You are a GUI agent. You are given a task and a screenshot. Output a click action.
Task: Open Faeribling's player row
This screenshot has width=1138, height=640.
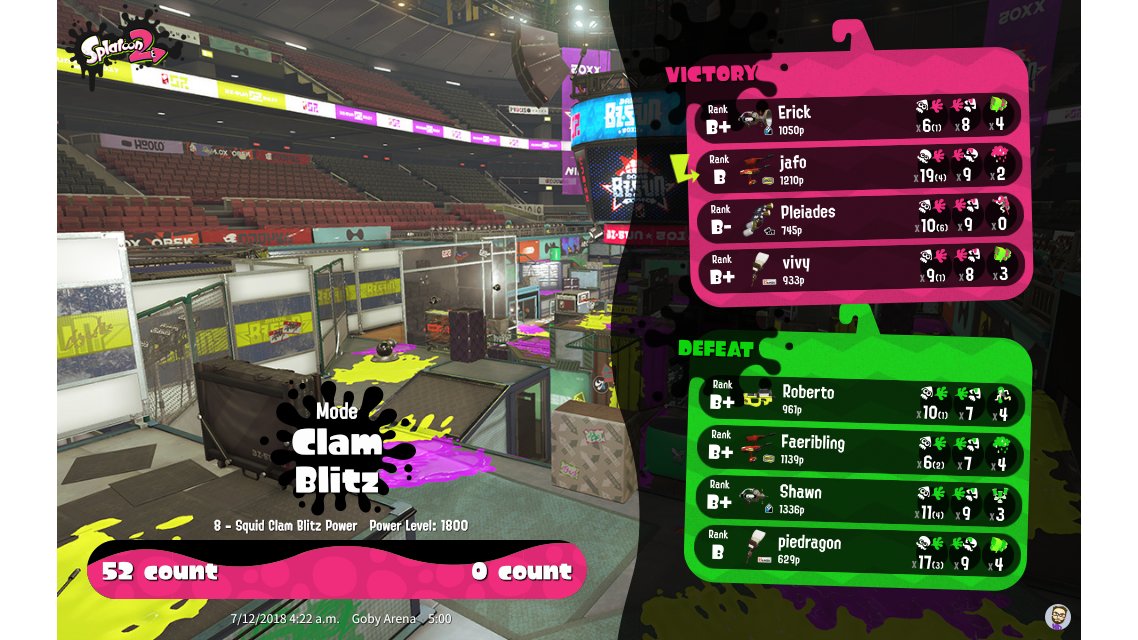[860, 450]
